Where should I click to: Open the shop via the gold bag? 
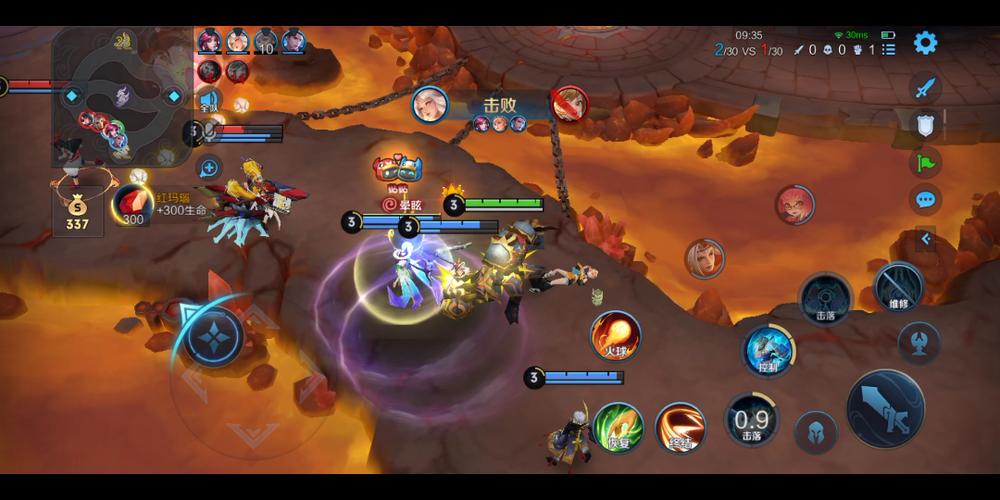point(78,212)
